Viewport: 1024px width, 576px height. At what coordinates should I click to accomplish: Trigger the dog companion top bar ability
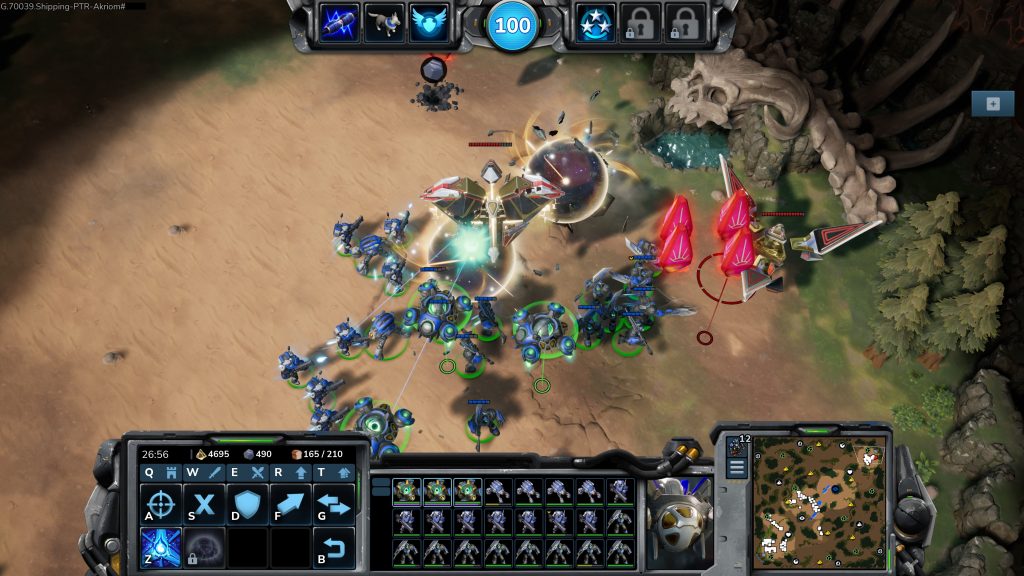[x=384, y=23]
